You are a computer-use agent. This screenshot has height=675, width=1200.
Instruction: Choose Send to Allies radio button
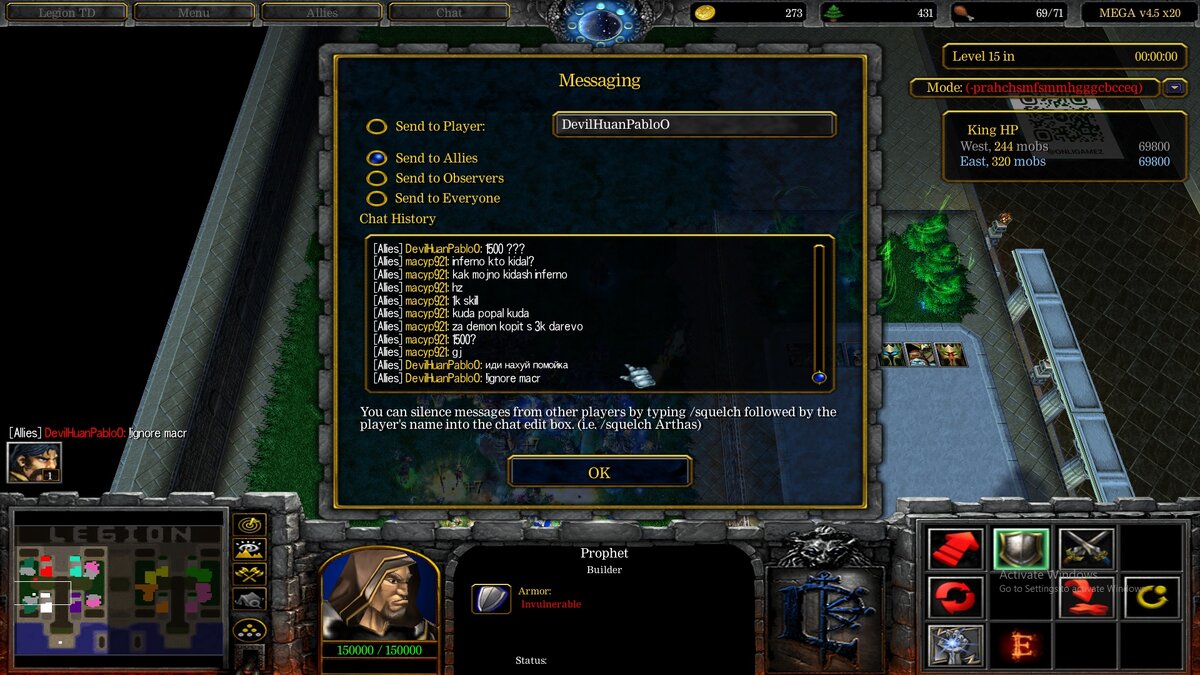click(377, 158)
